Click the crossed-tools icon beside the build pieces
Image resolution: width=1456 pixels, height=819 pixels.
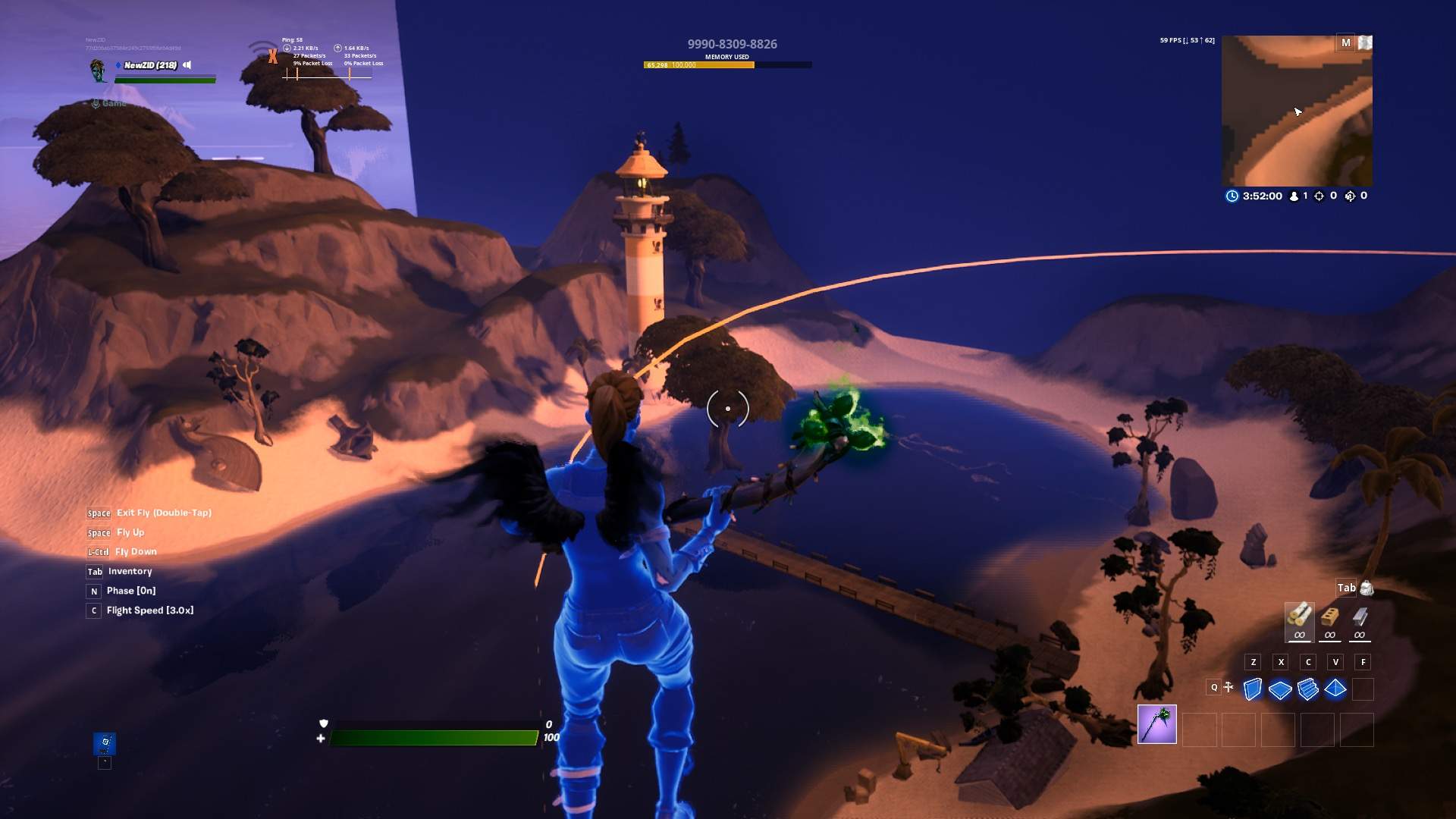click(1228, 687)
